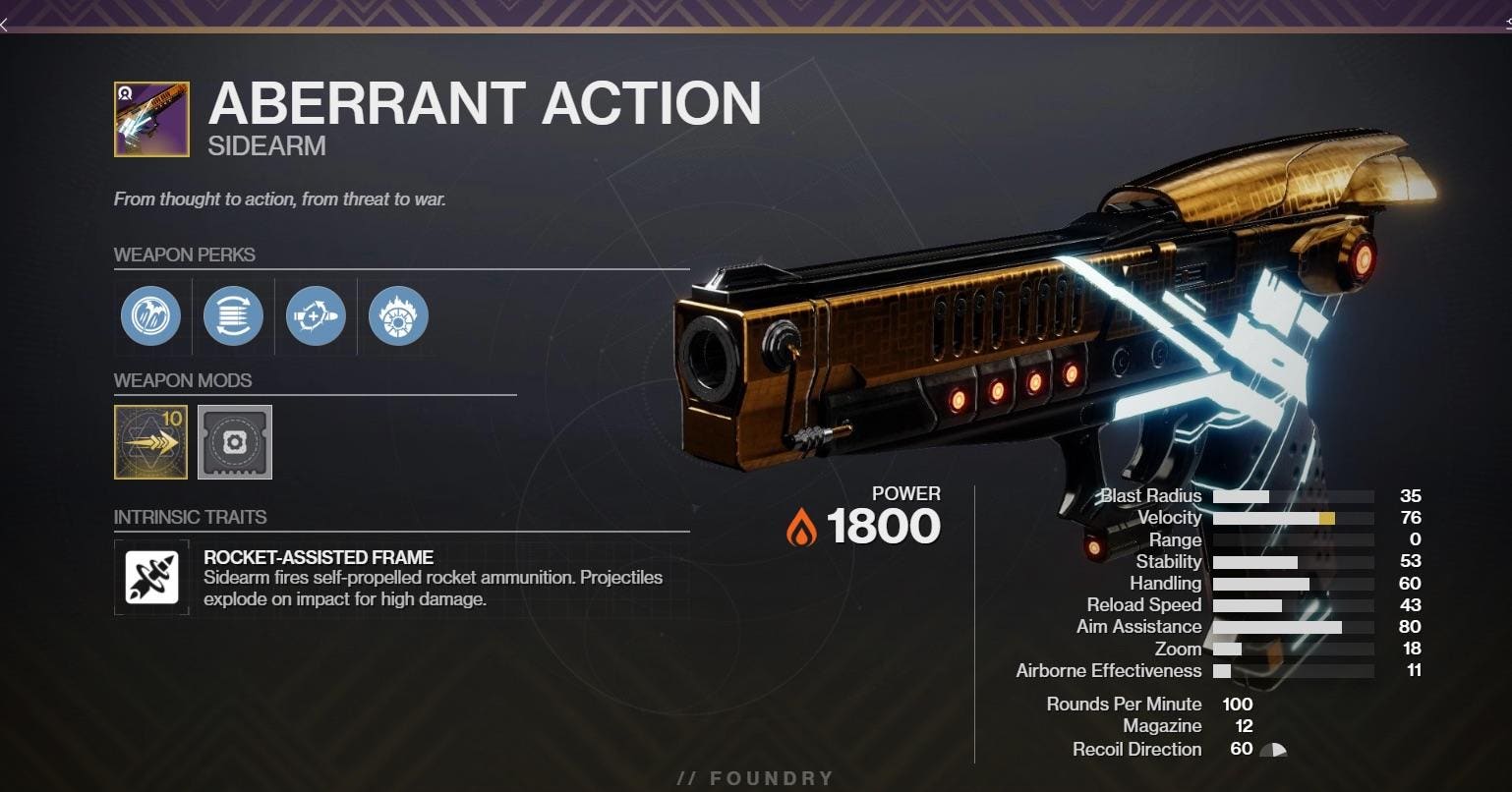Click the WEAPON PERKS section header
The height and width of the screenshot is (792, 1512).
tap(185, 255)
